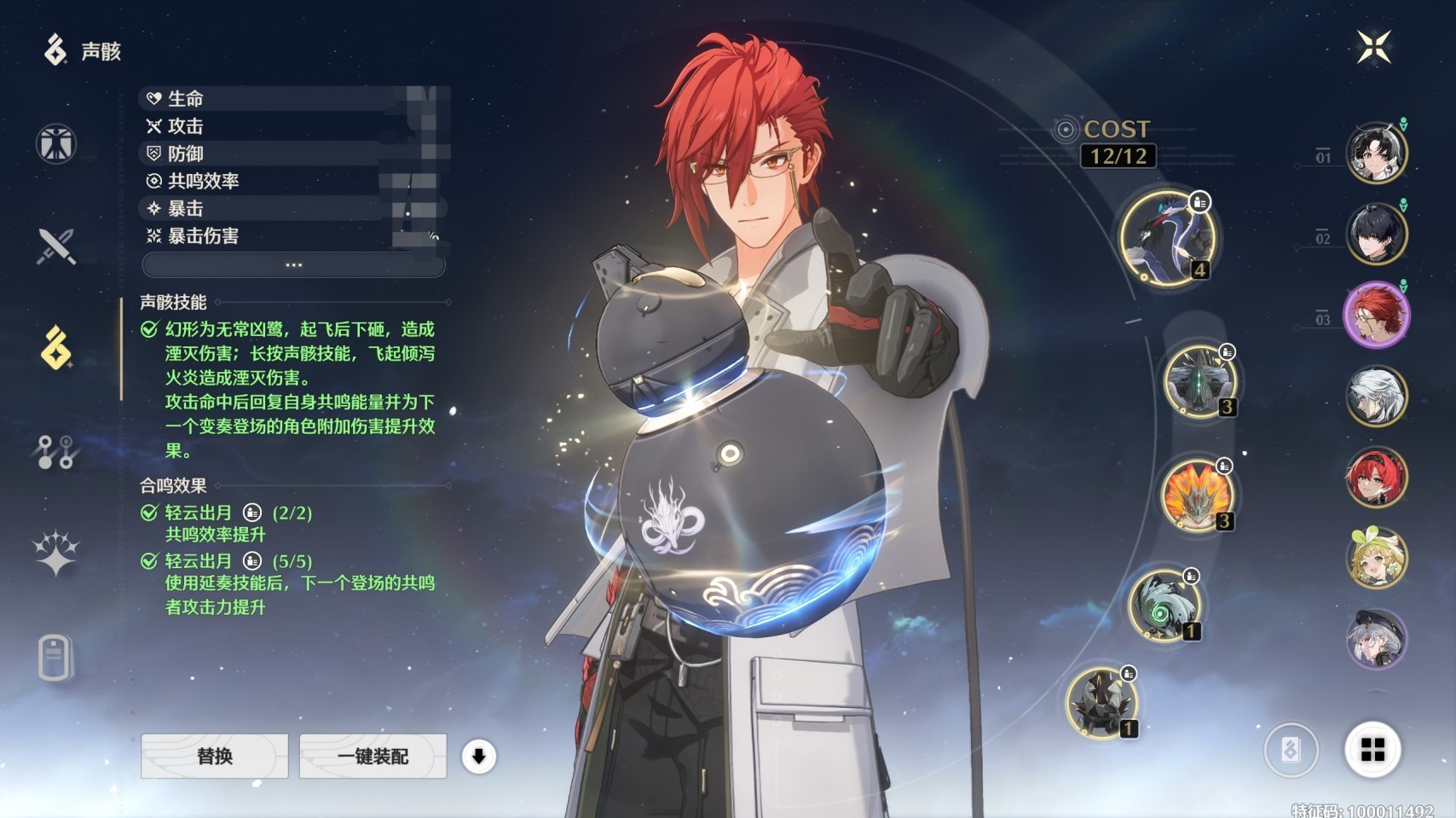
Task: Select the team slot 01 character portrait
Action: pyautogui.click(x=1376, y=154)
